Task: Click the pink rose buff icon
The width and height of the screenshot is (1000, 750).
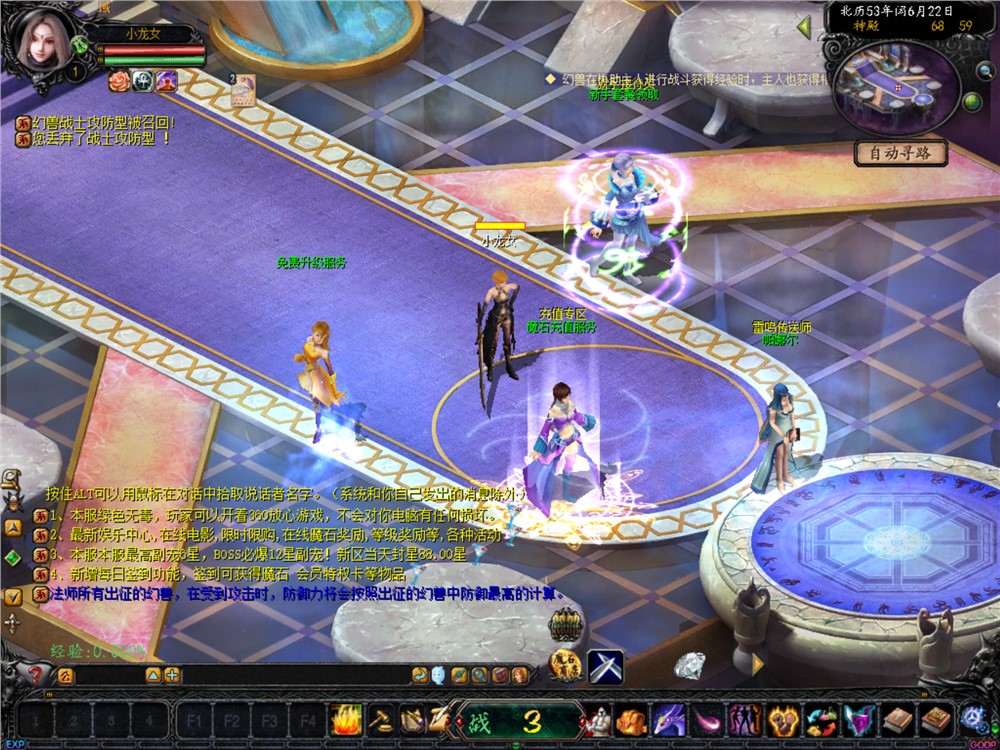Action: [119, 81]
